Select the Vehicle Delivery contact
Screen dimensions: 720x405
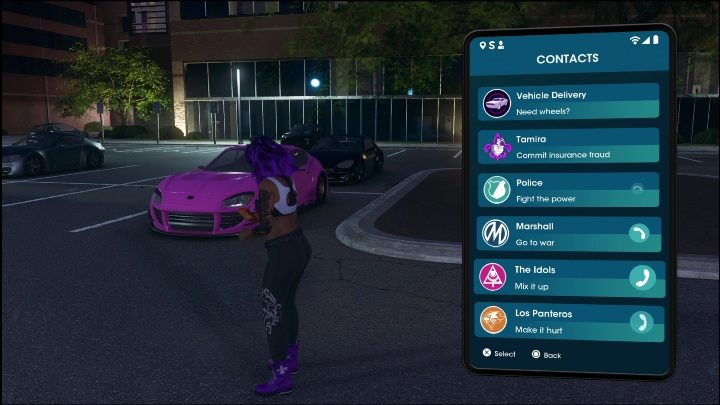point(567,102)
